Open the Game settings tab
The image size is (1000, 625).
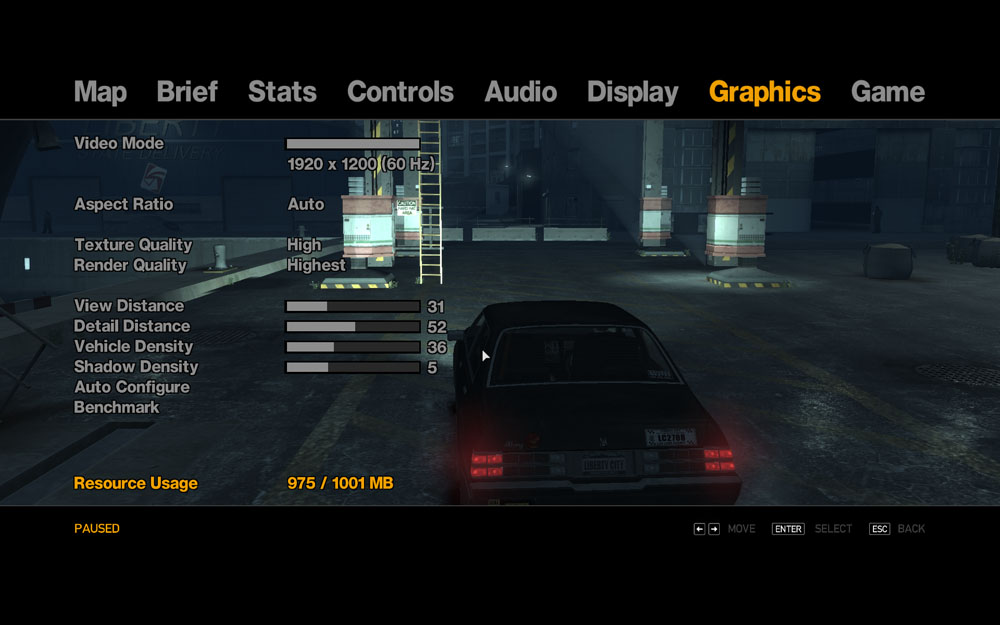coord(887,92)
